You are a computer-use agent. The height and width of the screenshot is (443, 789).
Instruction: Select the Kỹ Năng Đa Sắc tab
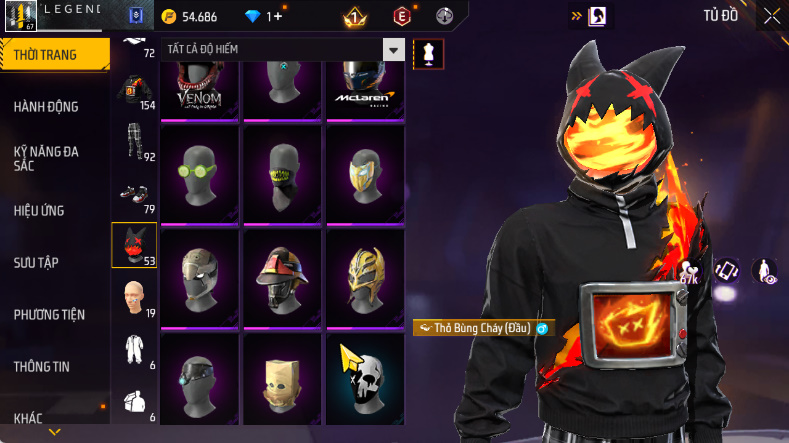click(46, 158)
